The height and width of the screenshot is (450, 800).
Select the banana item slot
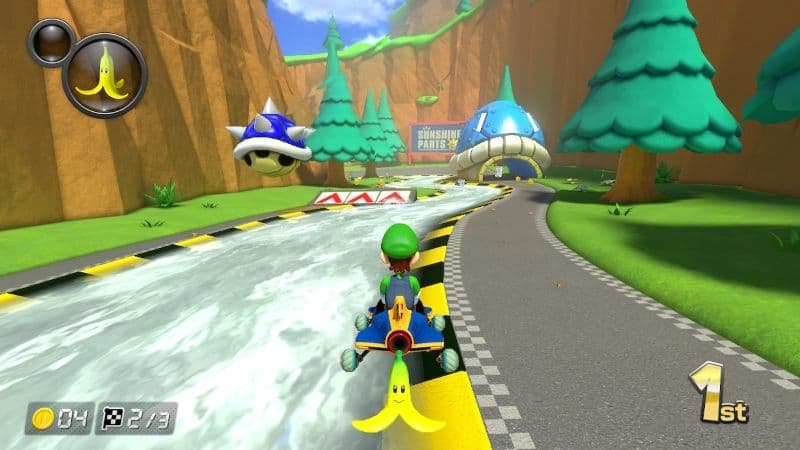pyautogui.click(x=104, y=75)
